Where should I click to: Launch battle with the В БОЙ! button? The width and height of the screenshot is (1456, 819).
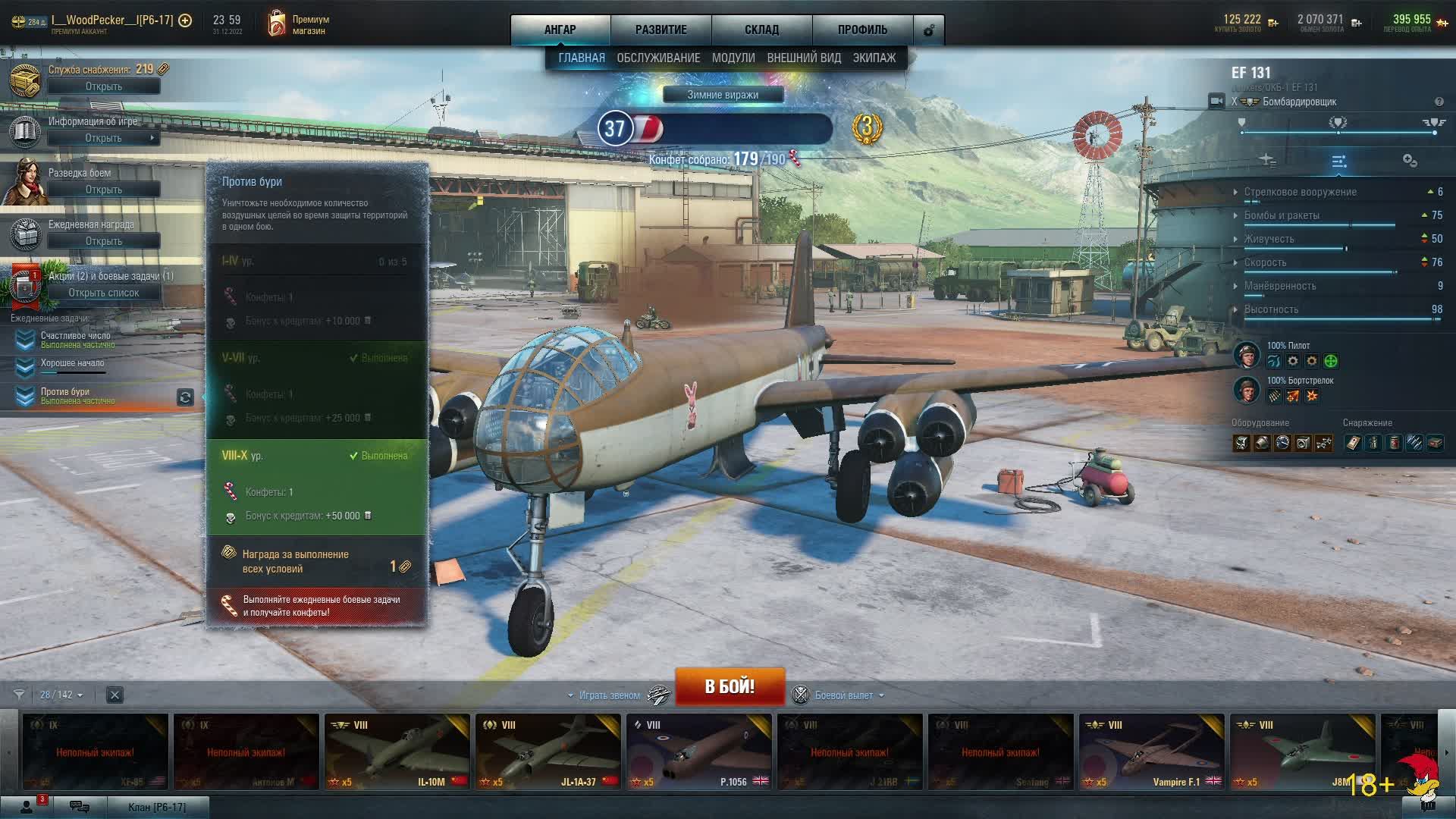point(730,686)
